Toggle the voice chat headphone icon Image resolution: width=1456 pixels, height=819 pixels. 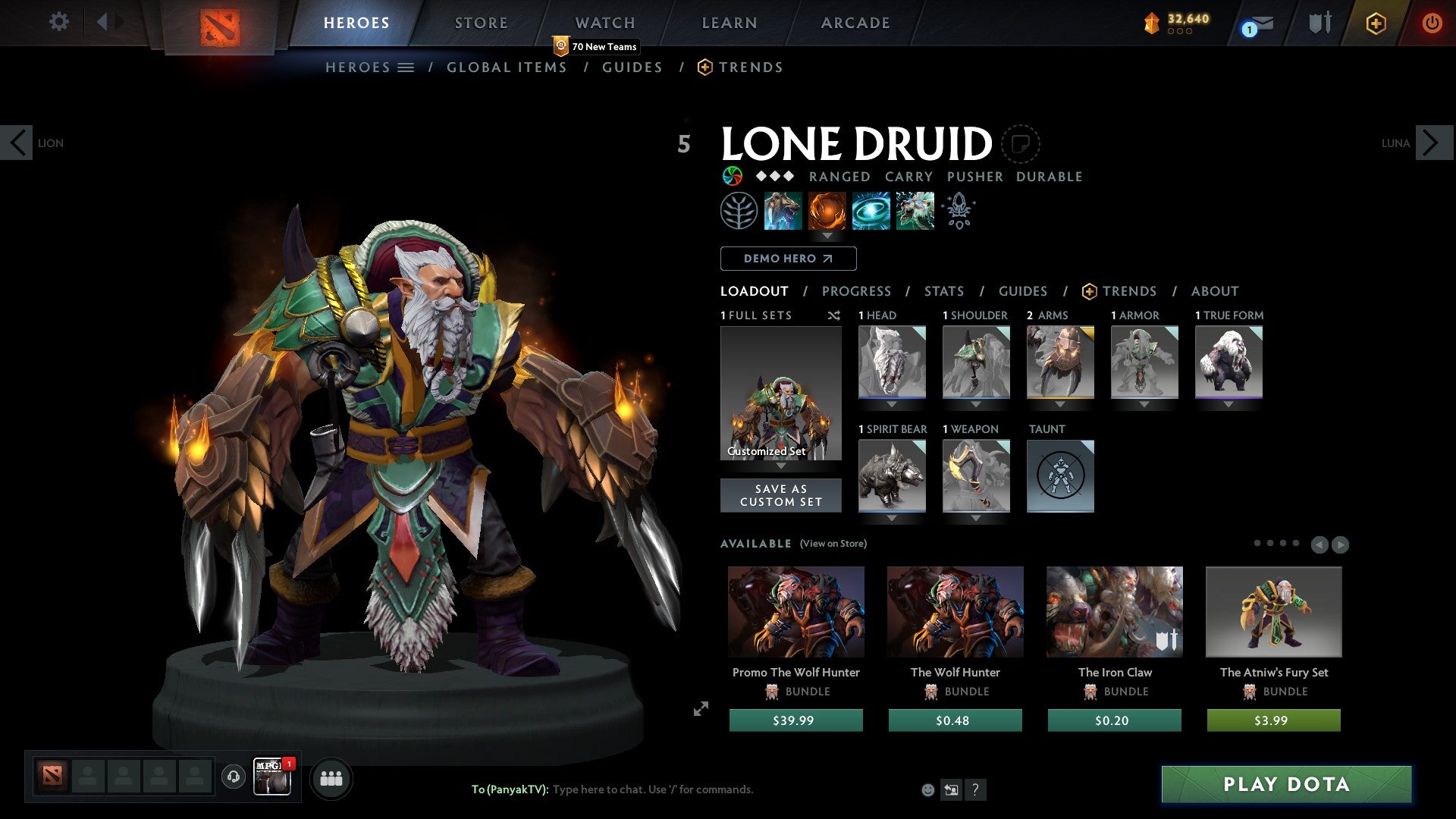point(234,778)
